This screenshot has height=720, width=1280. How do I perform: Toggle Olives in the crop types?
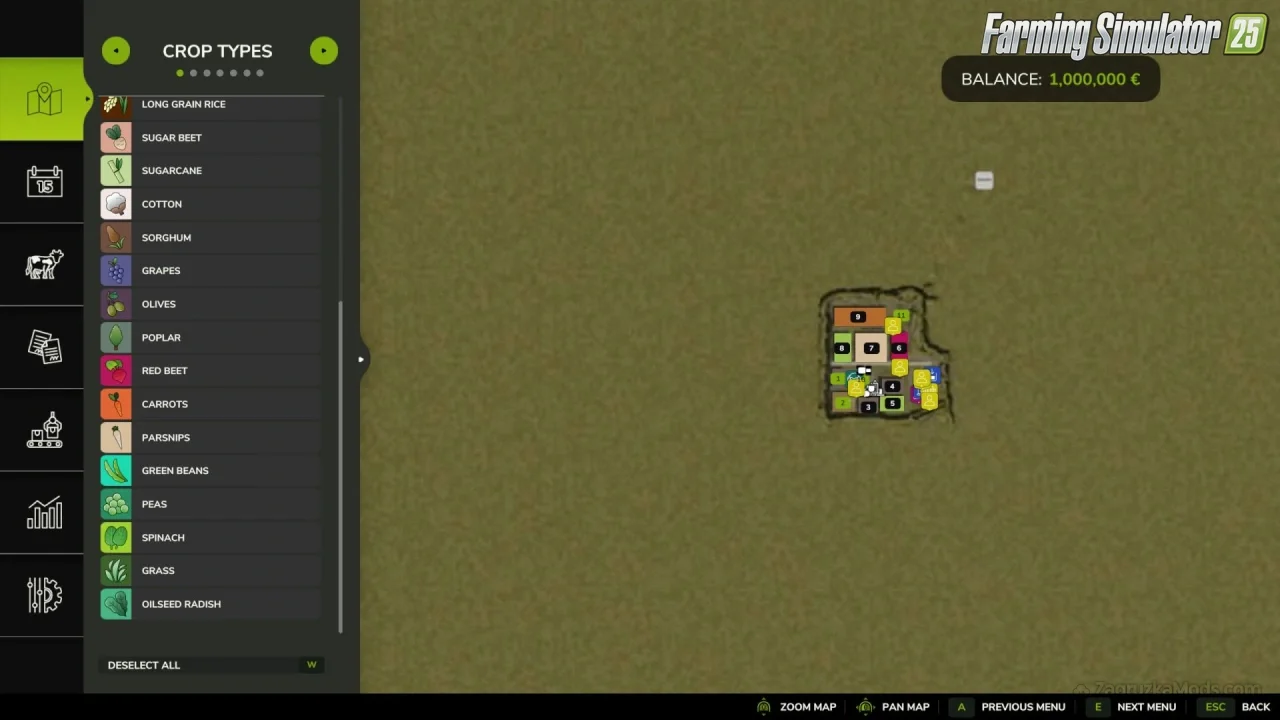click(x=210, y=304)
